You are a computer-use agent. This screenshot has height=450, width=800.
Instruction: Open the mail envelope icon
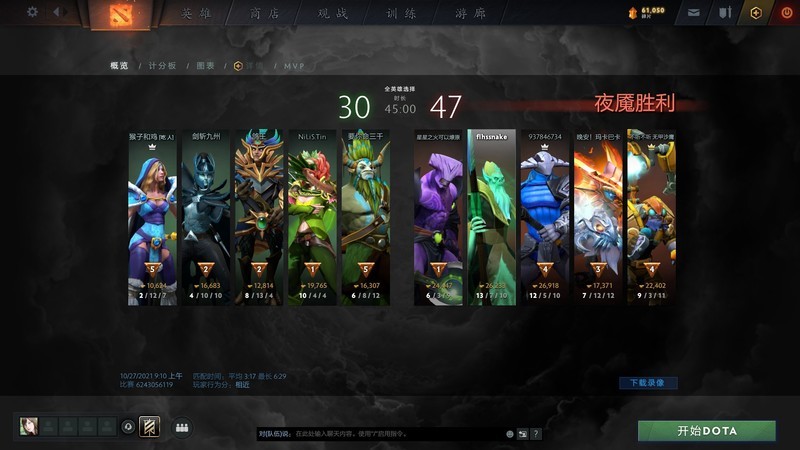click(694, 13)
